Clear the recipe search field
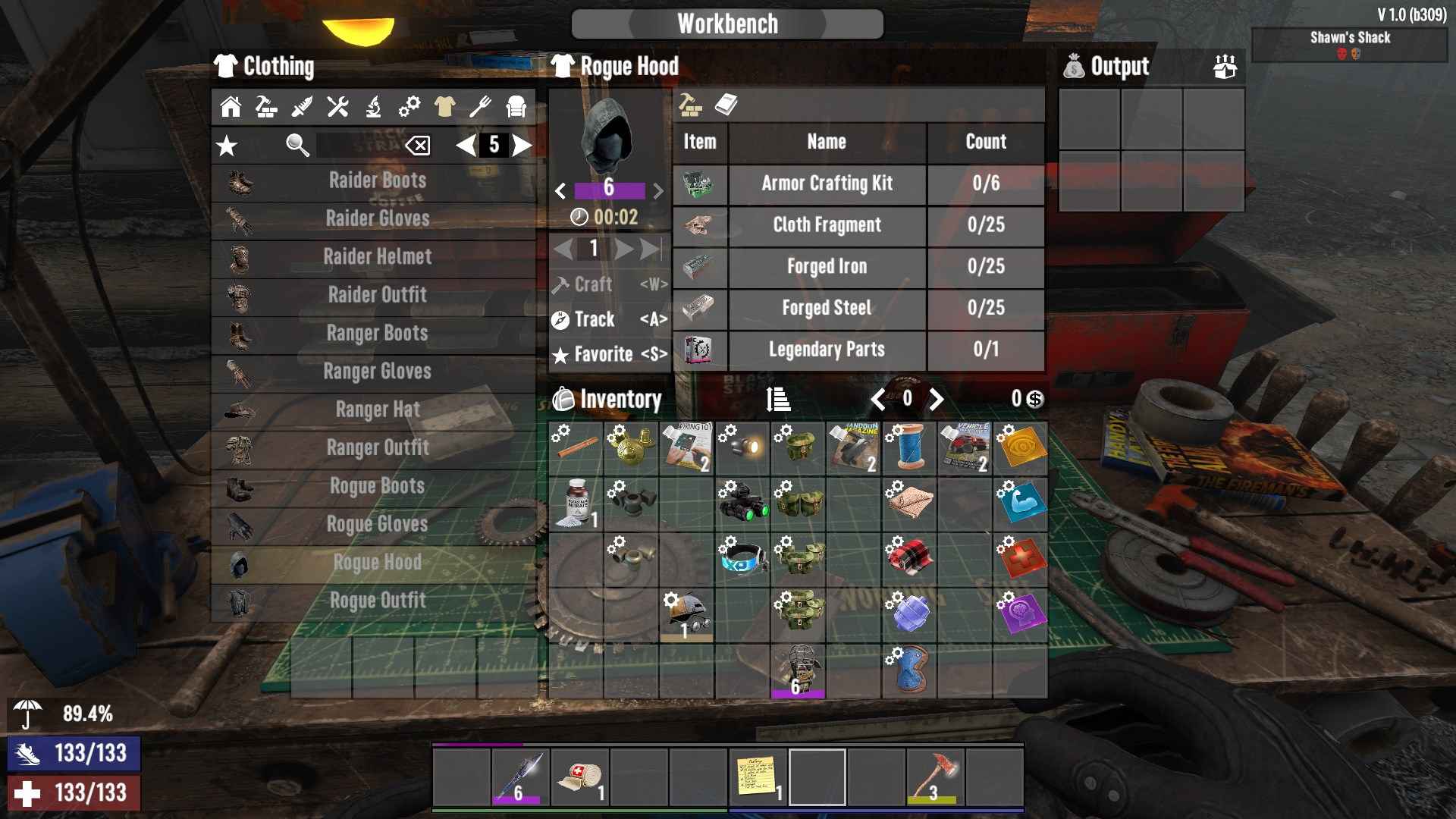The width and height of the screenshot is (1456, 819). point(418,146)
